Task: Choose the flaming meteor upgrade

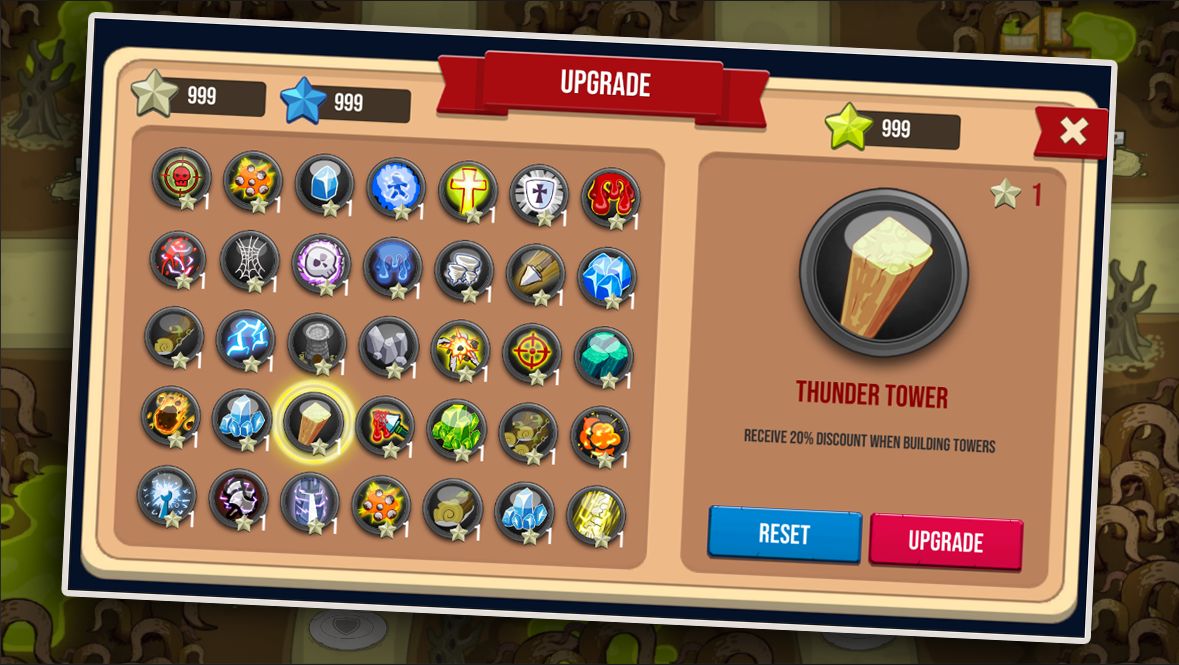Action: point(170,415)
